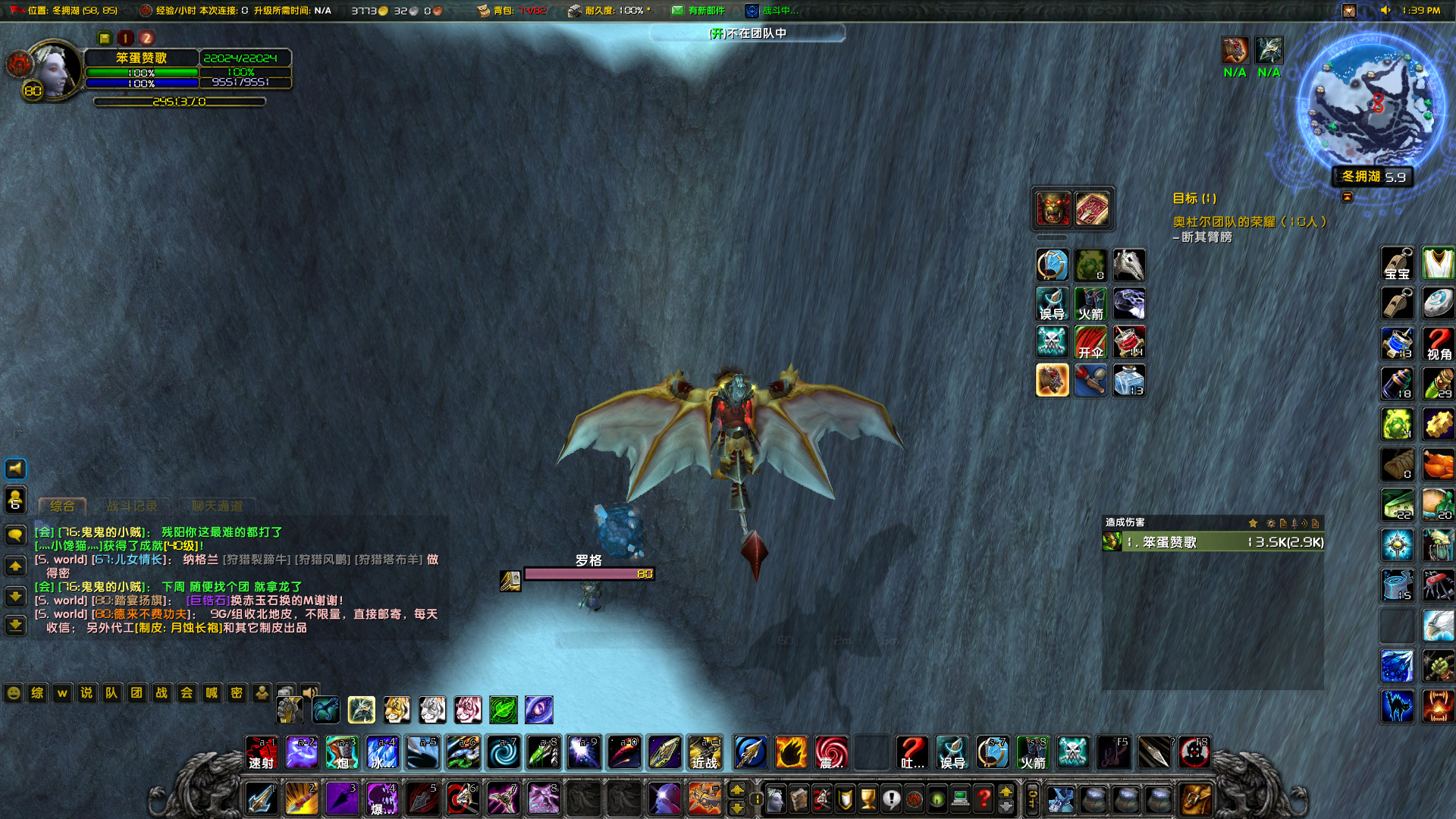Select the 近战 melee ability on the action bar
The height and width of the screenshot is (819, 1456).
tap(704, 752)
